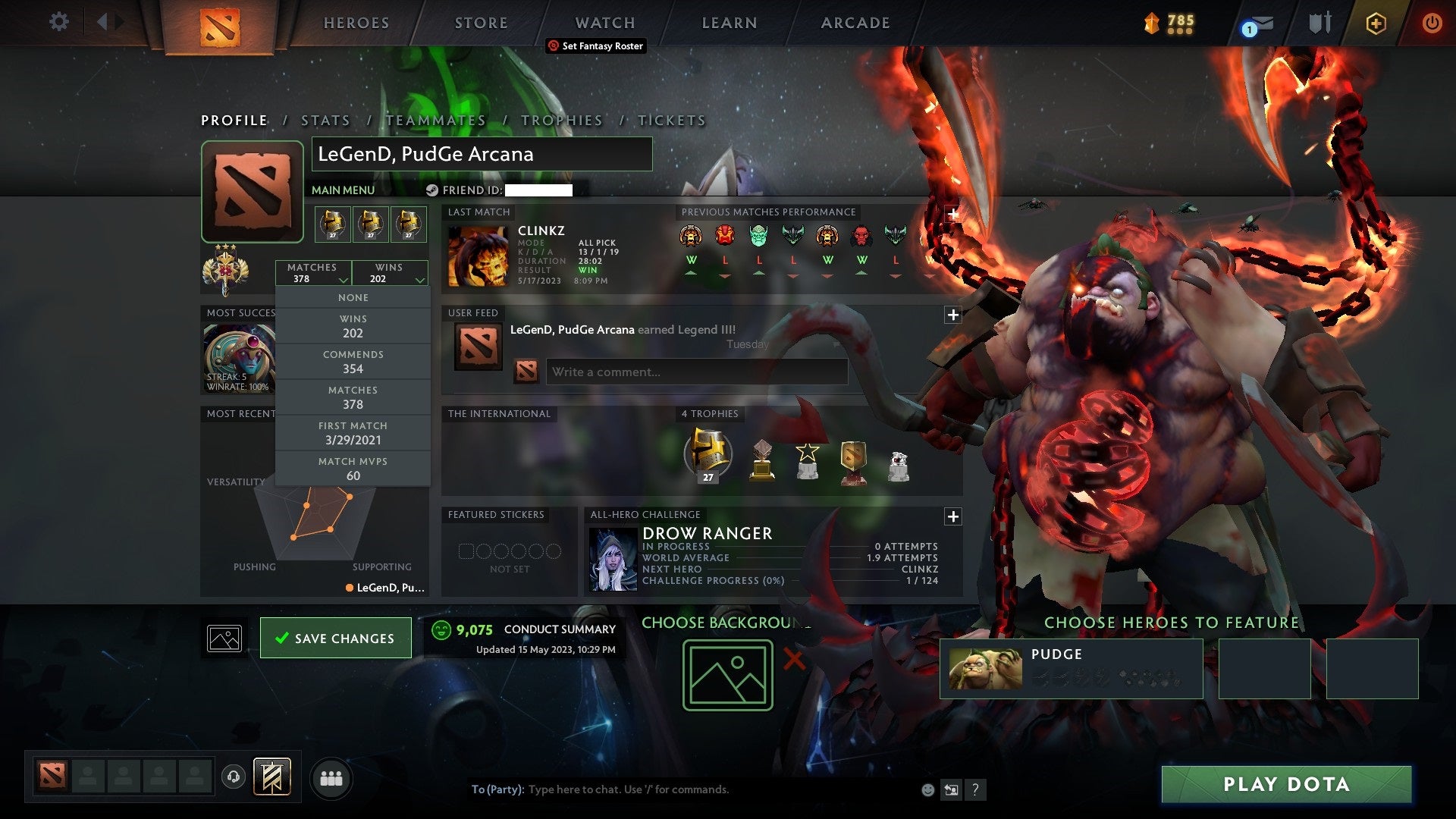Image resolution: width=1456 pixels, height=819 pixels.
Task: Expand the All-Hero Challenge panel
Action: point(953,516)
